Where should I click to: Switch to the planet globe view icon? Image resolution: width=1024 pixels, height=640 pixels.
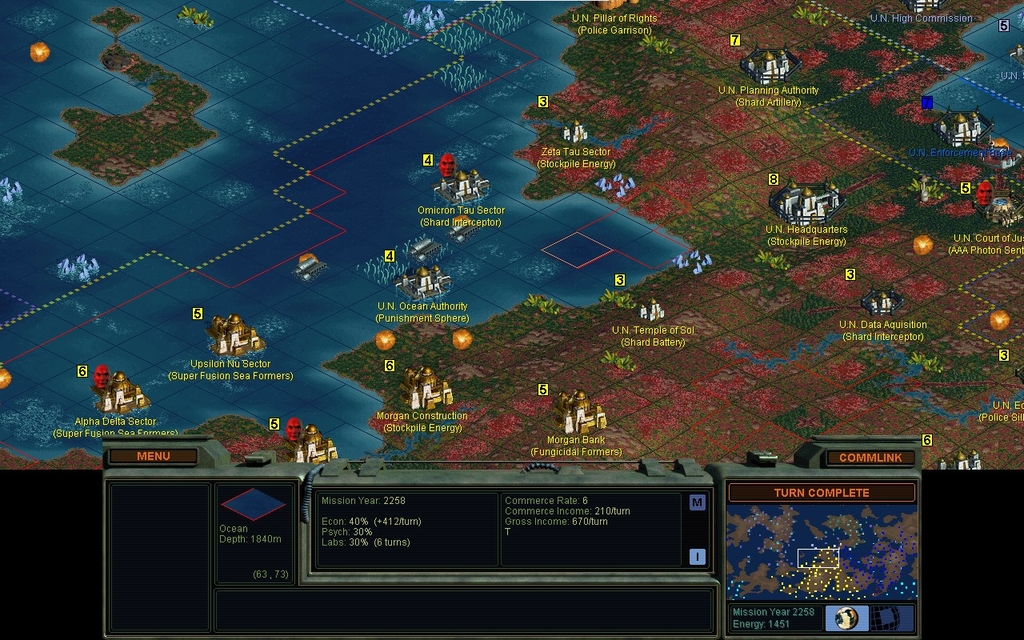pos(849,618)
